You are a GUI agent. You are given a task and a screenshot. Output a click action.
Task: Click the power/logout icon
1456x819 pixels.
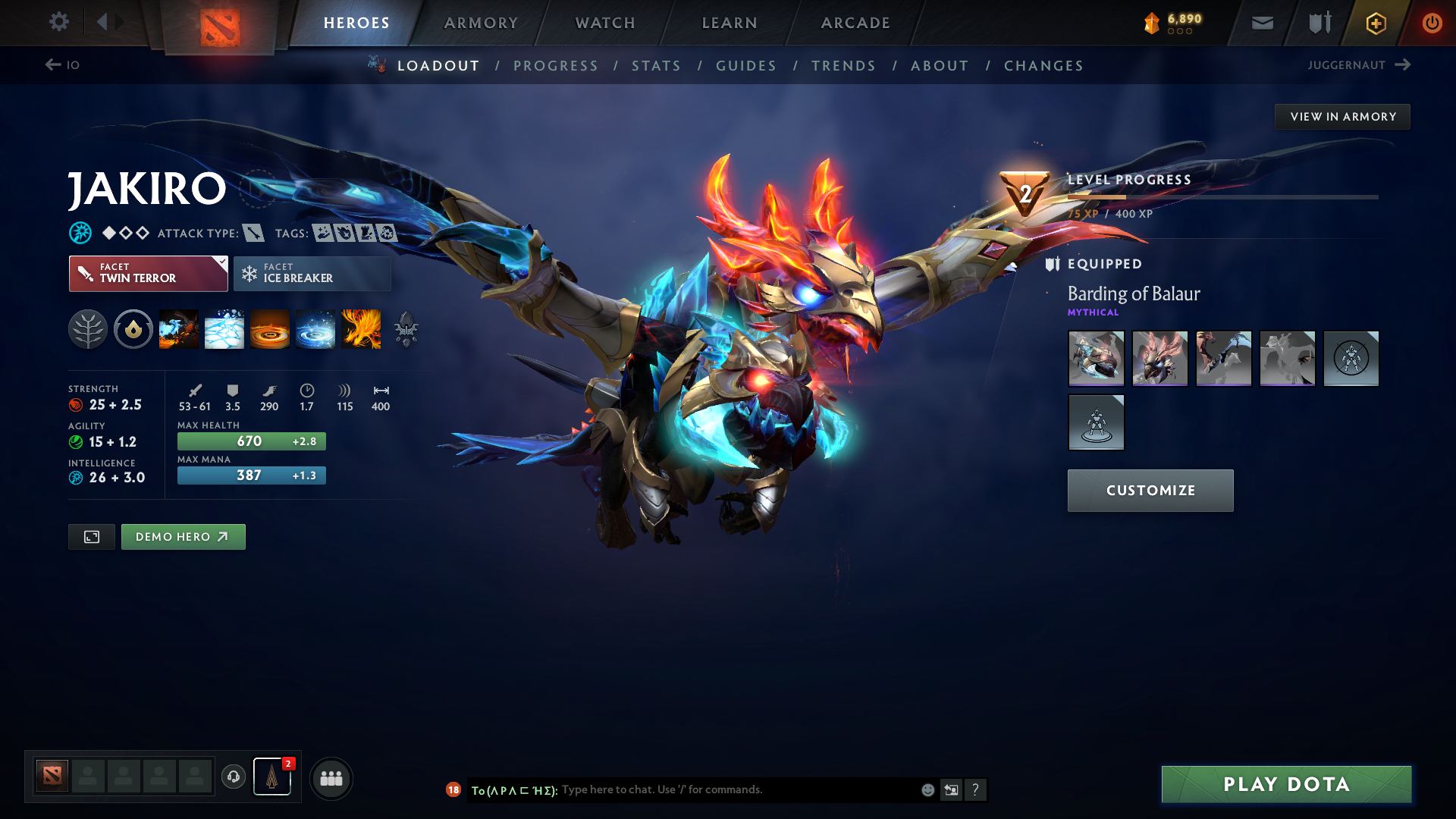click(1432, 23)
